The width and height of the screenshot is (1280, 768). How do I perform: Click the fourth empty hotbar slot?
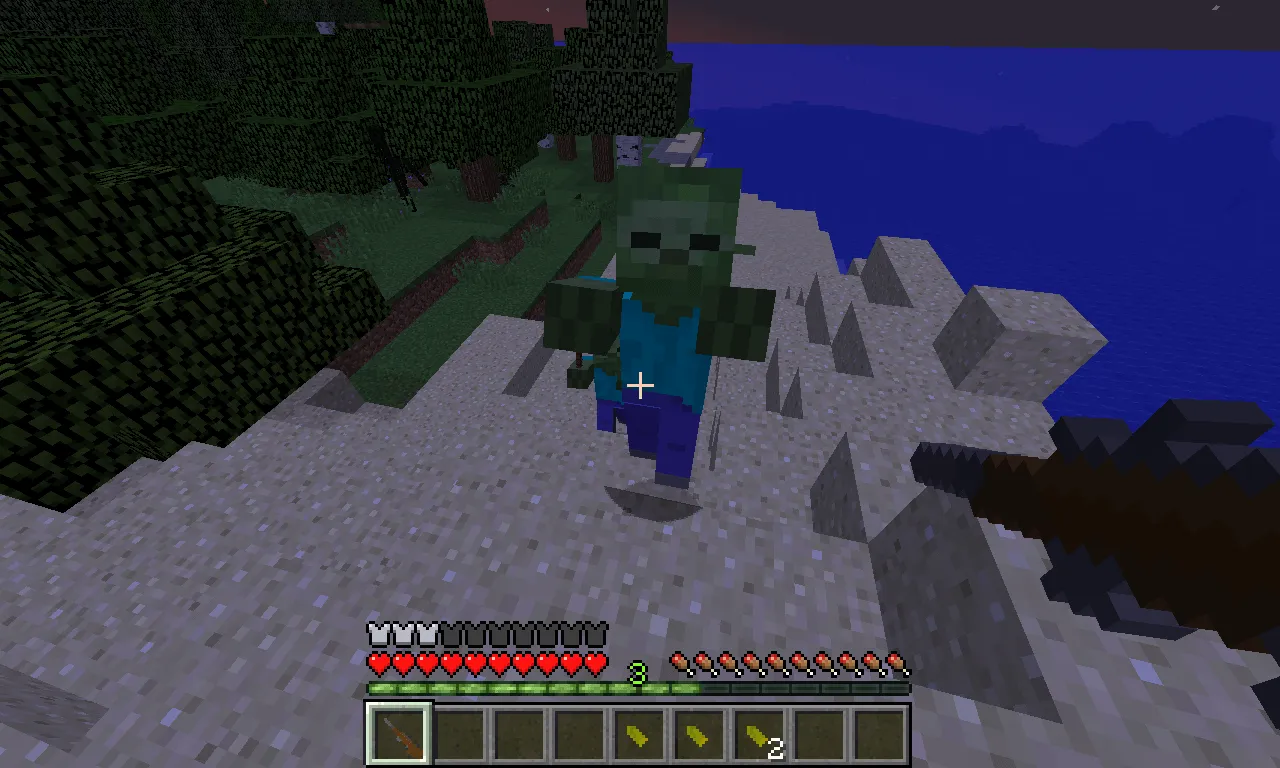578,734
